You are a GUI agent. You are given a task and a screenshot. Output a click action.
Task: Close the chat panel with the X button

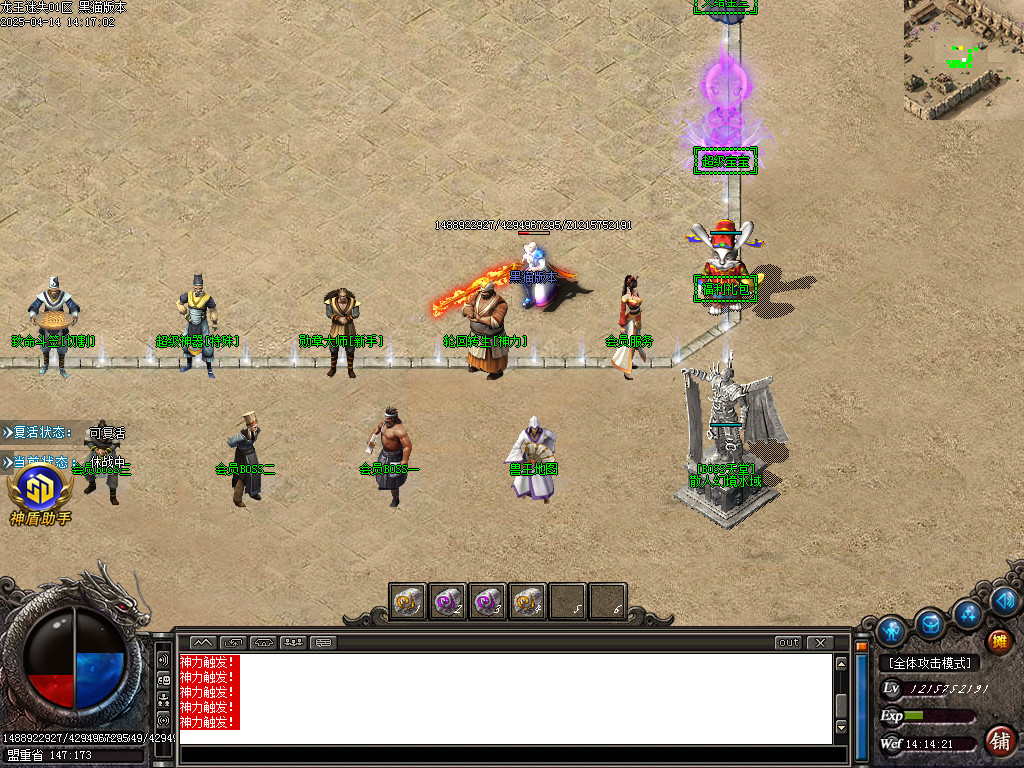click(820, 643)
